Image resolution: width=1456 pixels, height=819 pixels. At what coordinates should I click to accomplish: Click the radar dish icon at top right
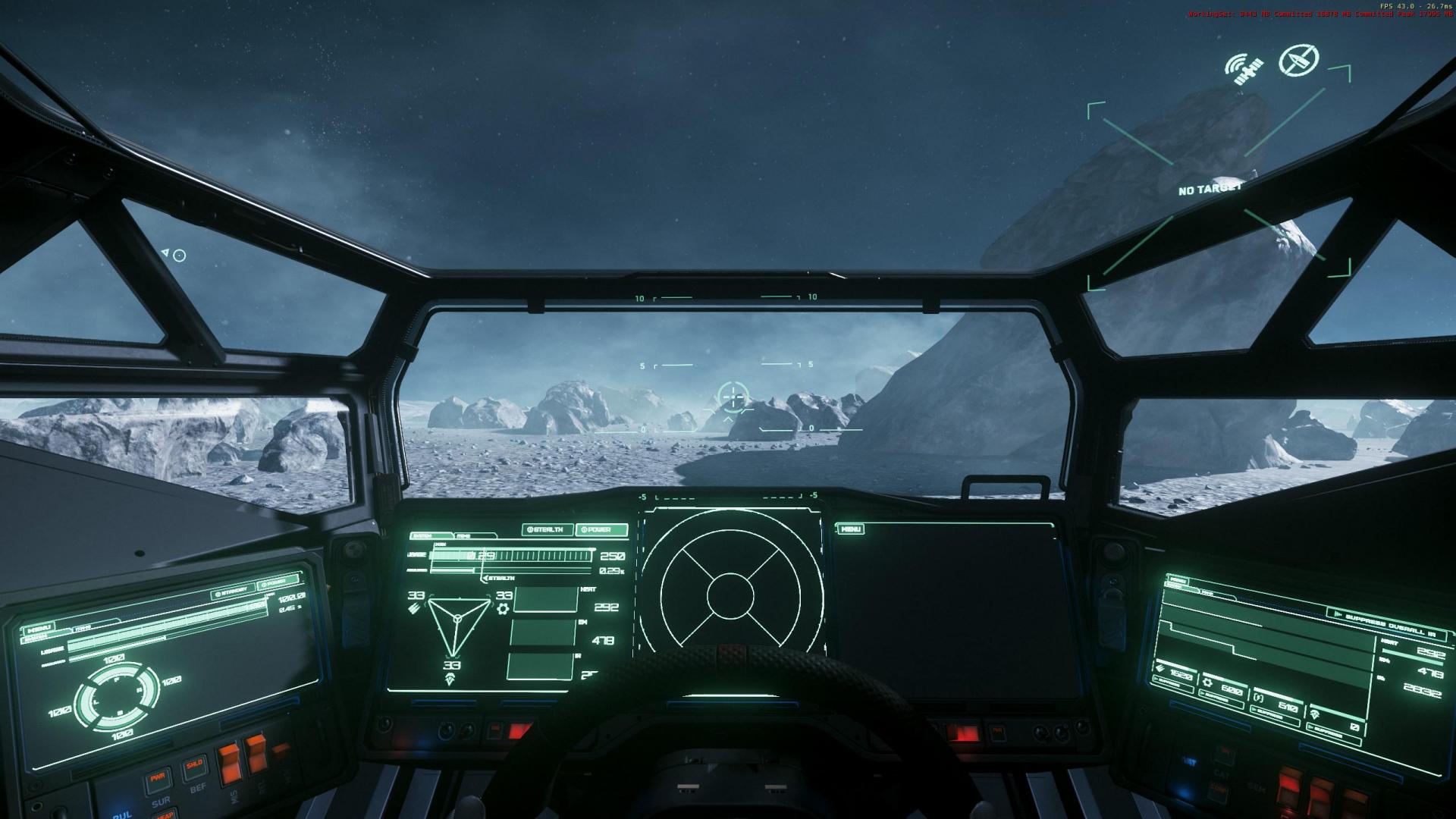[1298, 61]
